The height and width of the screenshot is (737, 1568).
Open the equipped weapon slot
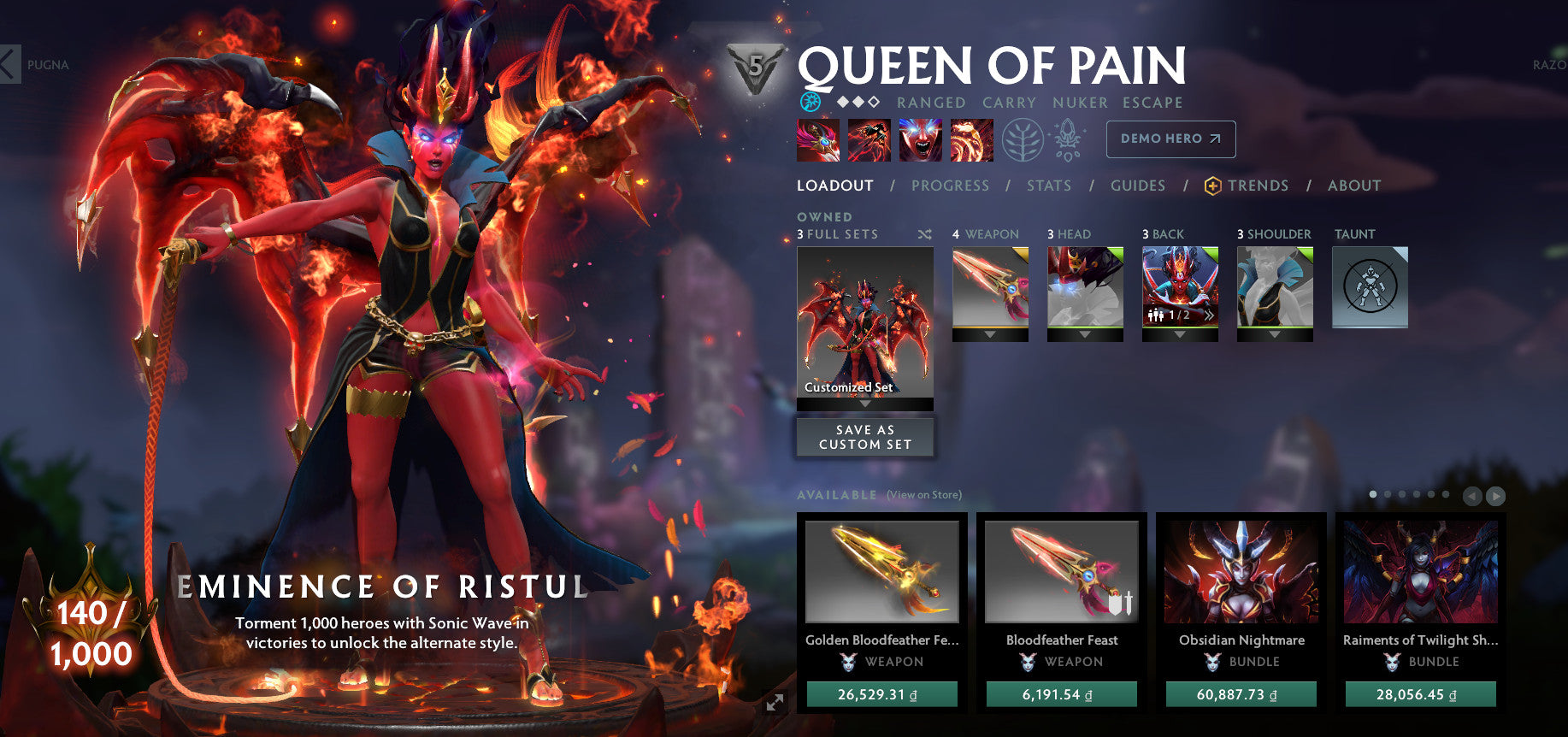(990, 287)
